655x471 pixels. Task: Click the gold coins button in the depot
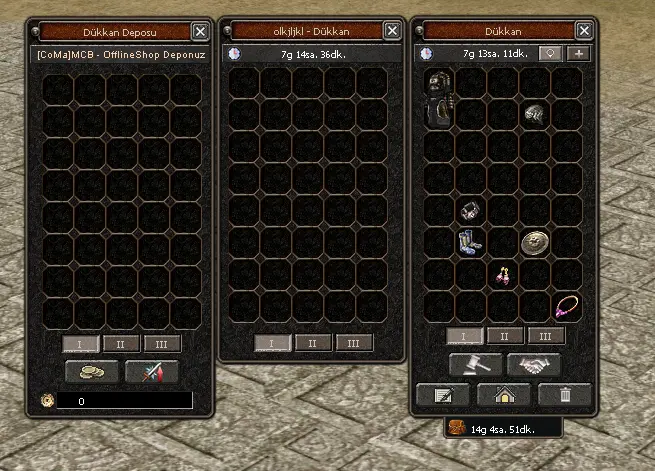pos(92,372)
